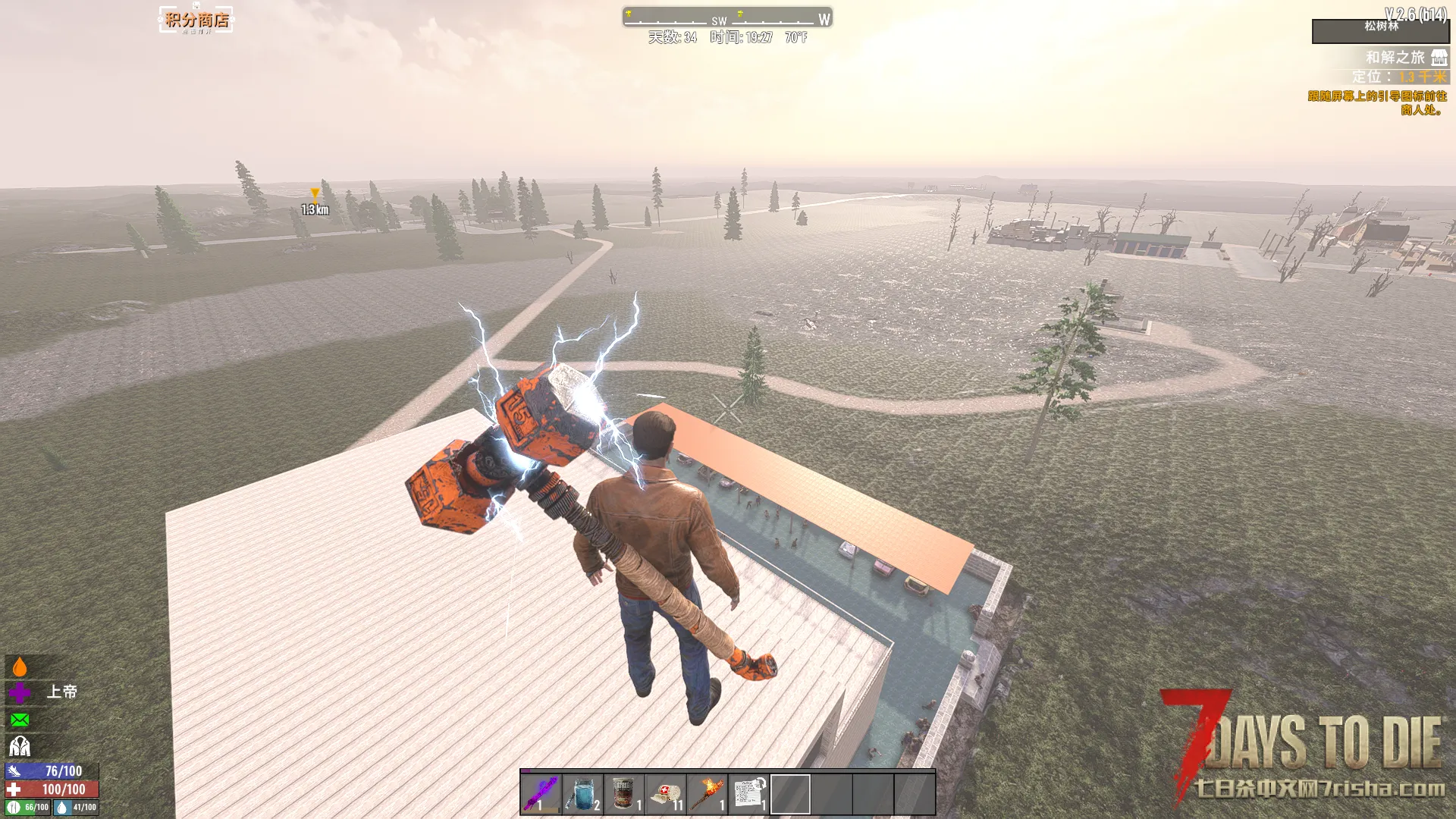This screenshot has height=819, width=1456.
Task: Select the paper note hotbar slot
Action: coord(749,793)
